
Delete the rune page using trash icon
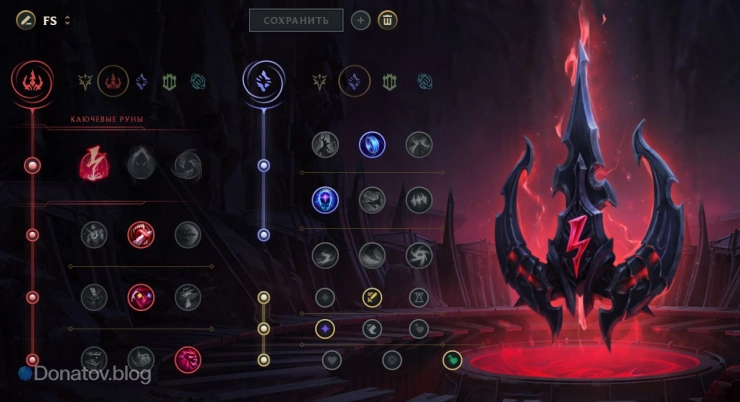click(388, 20)
